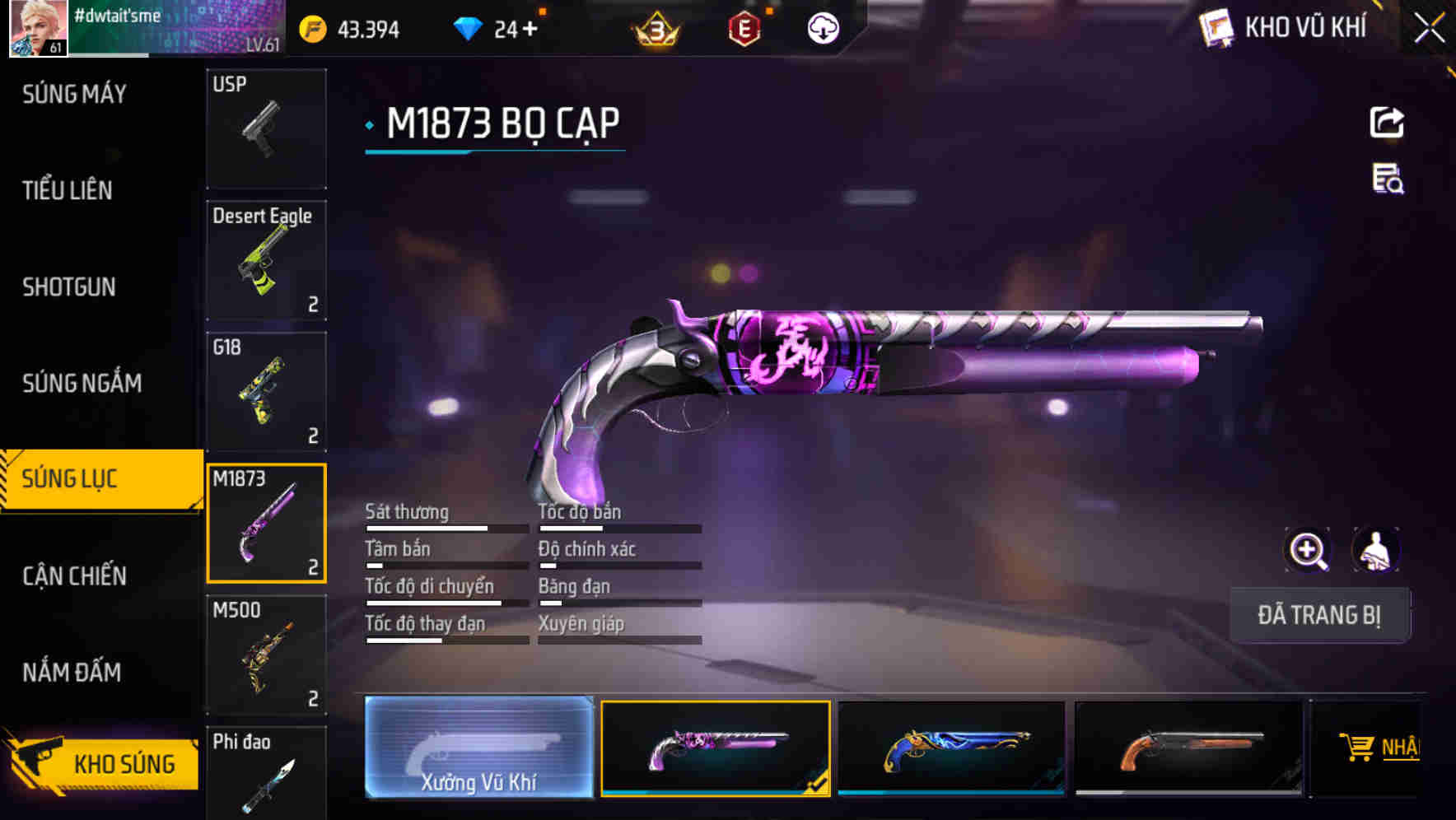Select the Desert Eagle in the weapon list

point(266,259)
